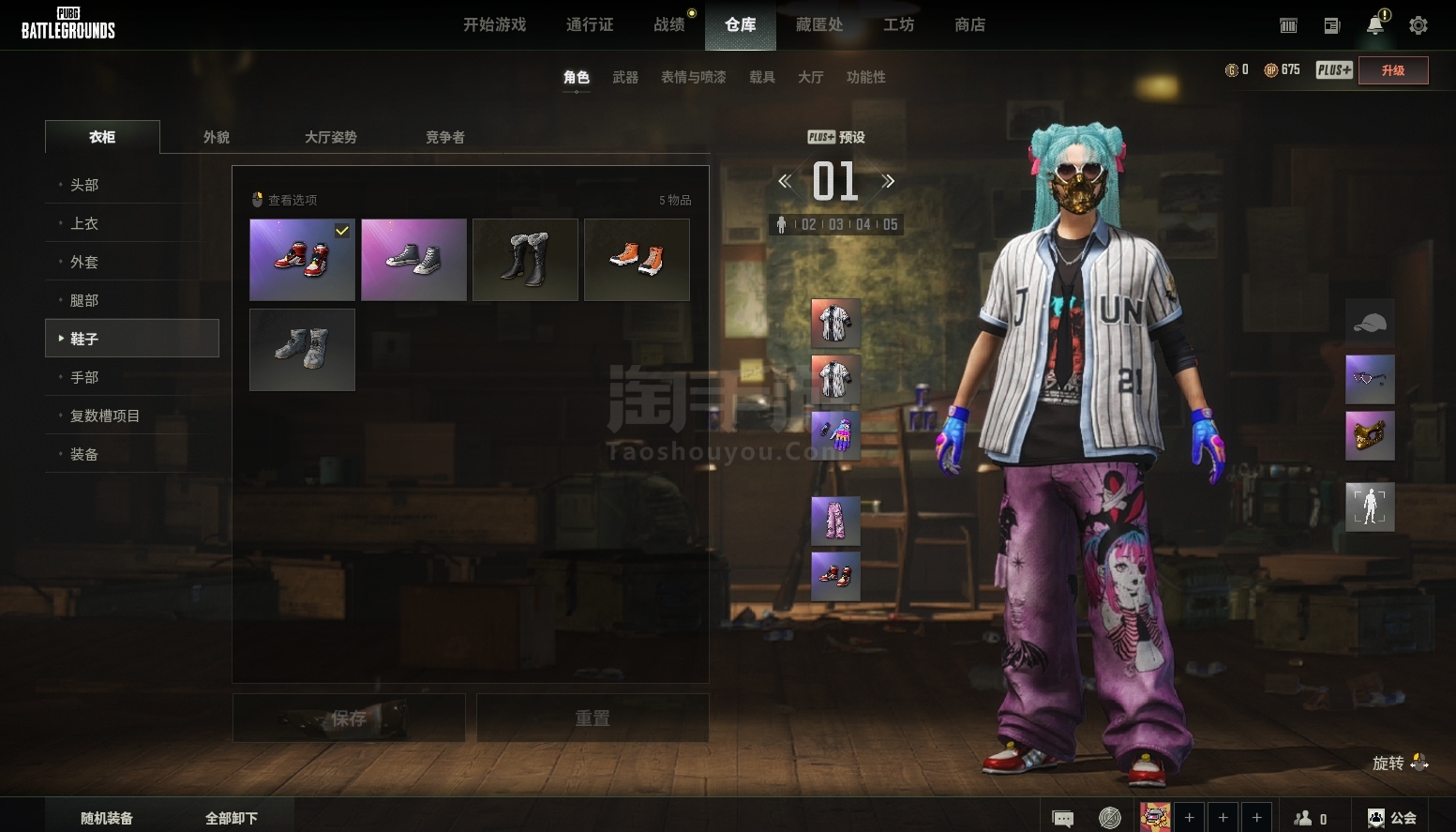Open settings with the gear icon
Screen dimensions: 1456x832
point(1418,26)
